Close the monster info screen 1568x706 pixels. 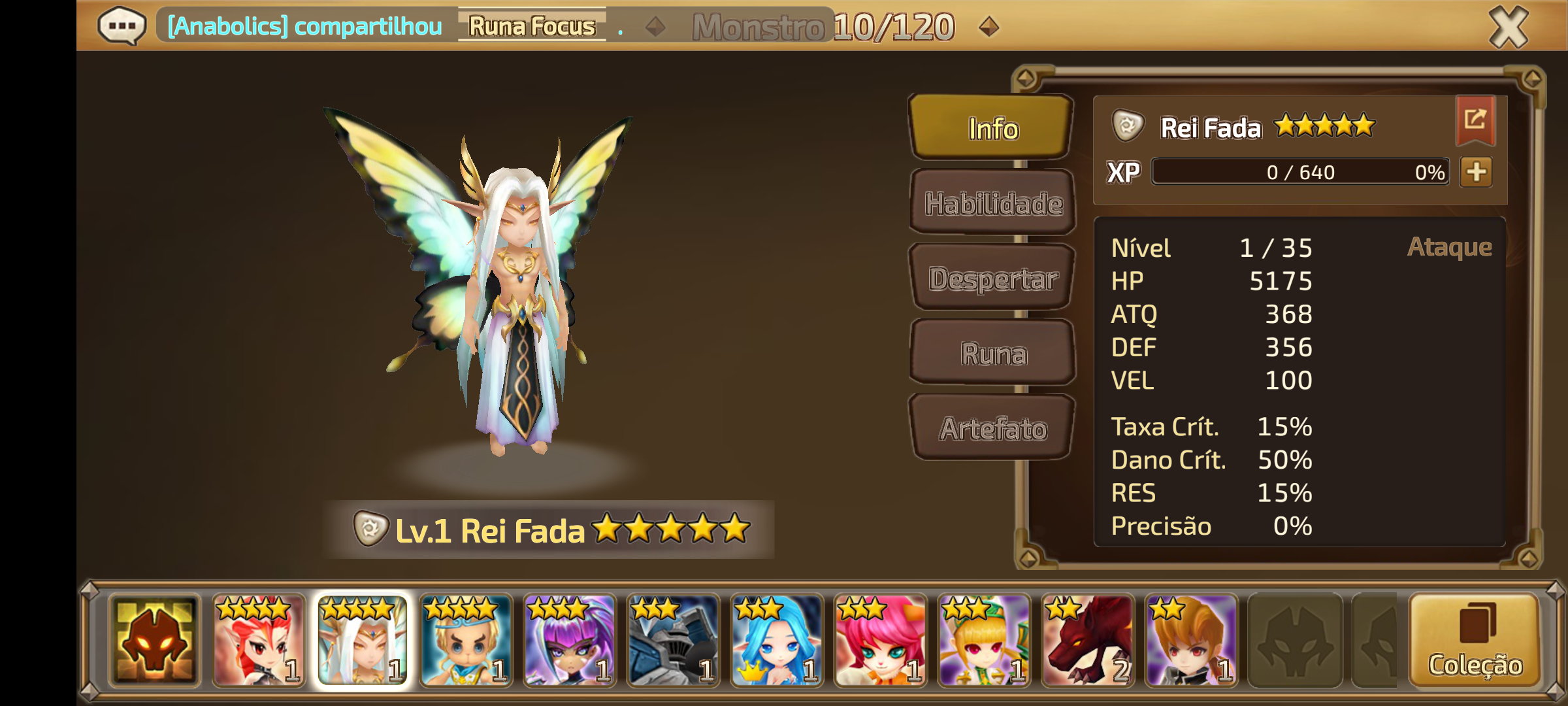(1508, 27)
